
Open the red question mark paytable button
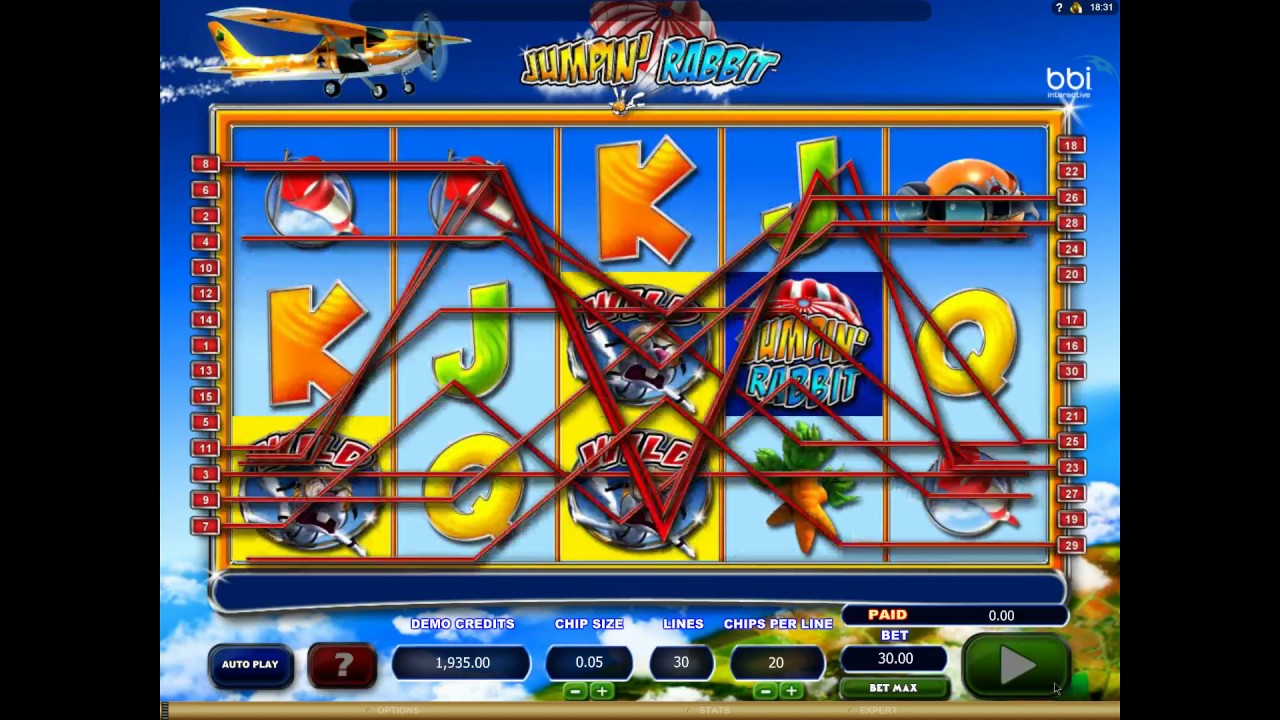[341, 663]
